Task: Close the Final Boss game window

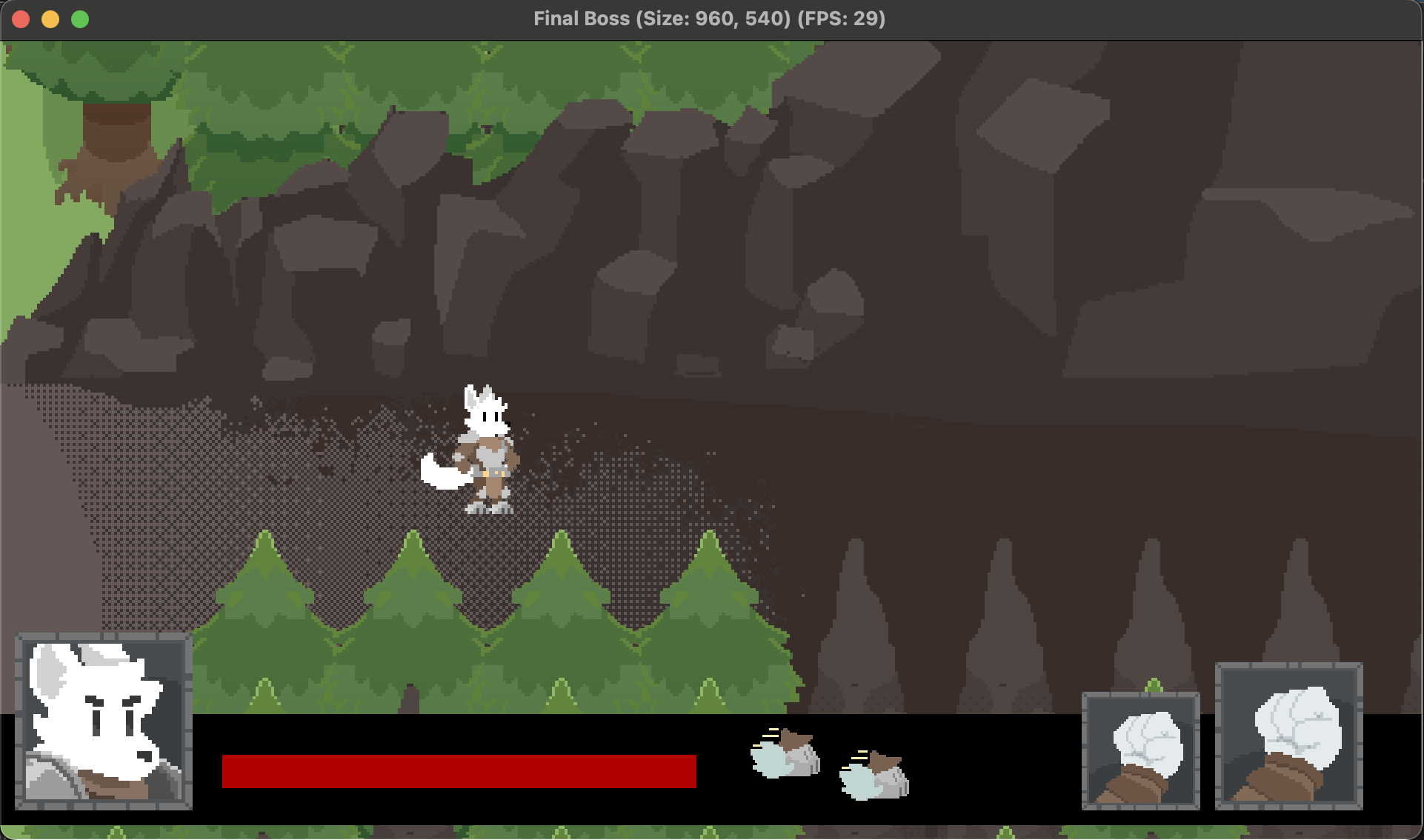Action: (x=21, y=19)
